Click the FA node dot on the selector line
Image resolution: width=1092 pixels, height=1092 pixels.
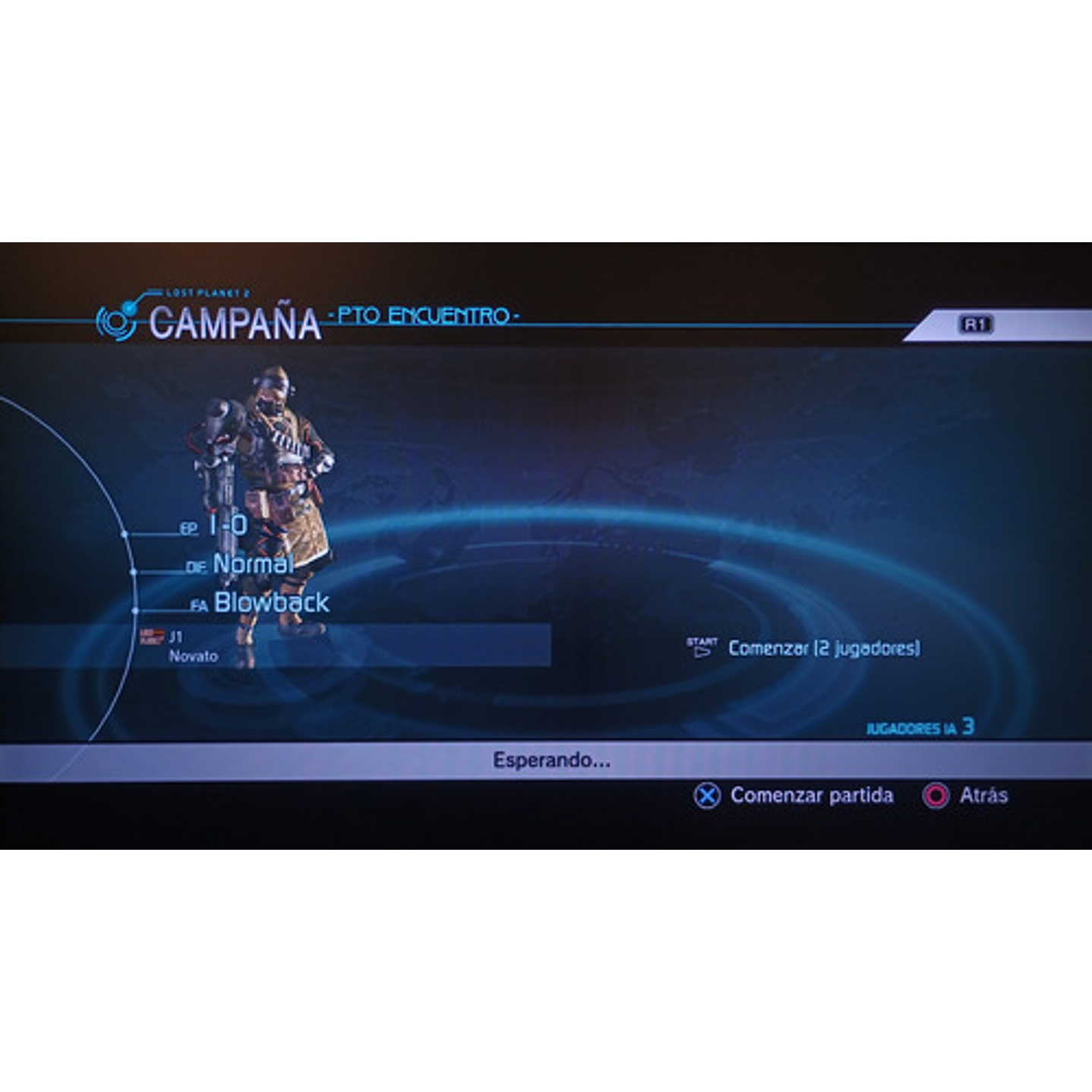click(x=137, y=609)
